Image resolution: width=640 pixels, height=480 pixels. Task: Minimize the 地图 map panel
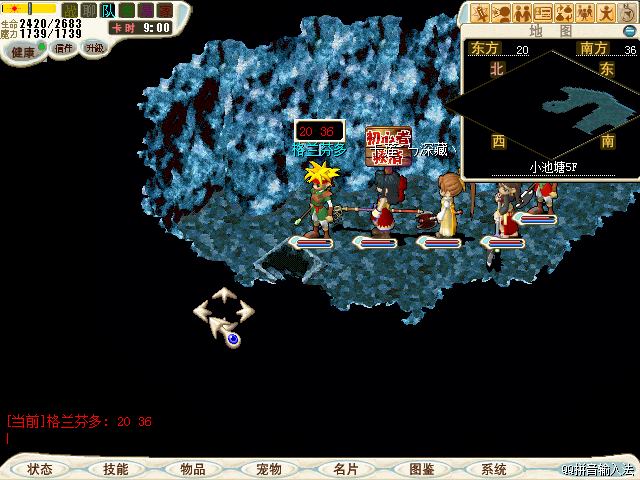627,30
